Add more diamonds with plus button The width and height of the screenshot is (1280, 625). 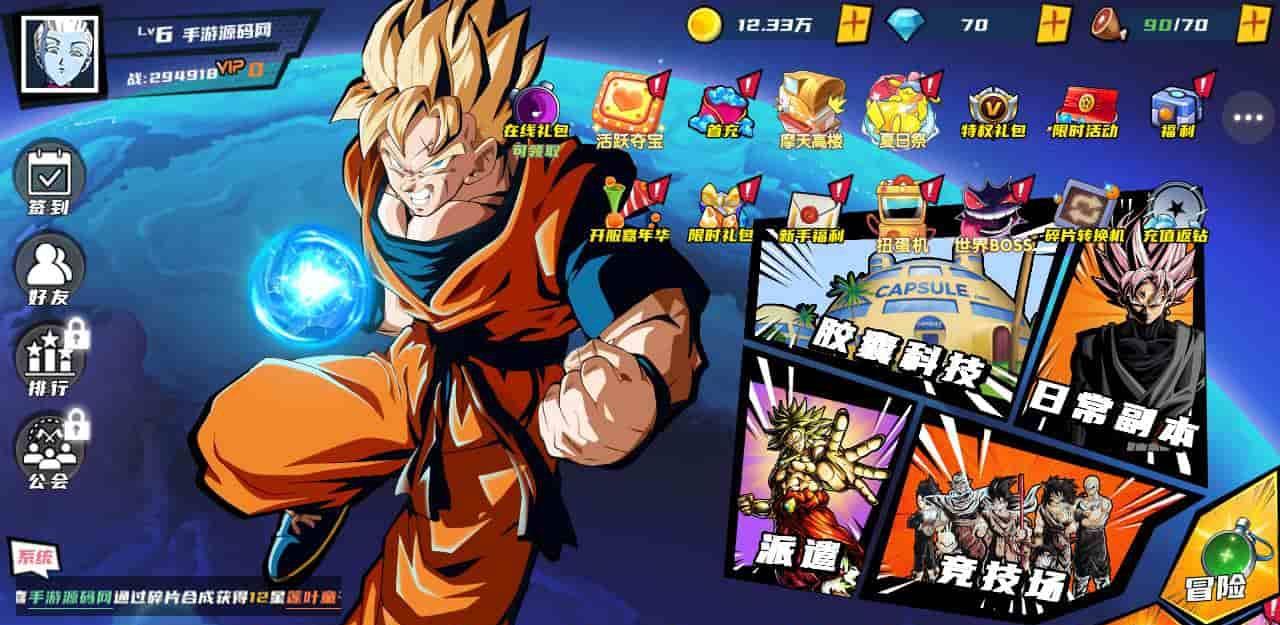(1053, 24)
